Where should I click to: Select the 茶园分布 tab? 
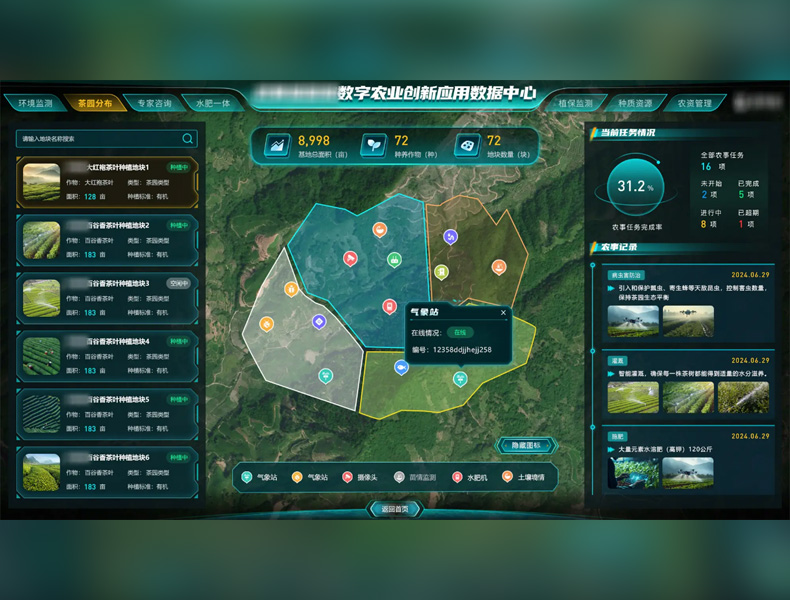pyautogui.click(x=94, y=103)
